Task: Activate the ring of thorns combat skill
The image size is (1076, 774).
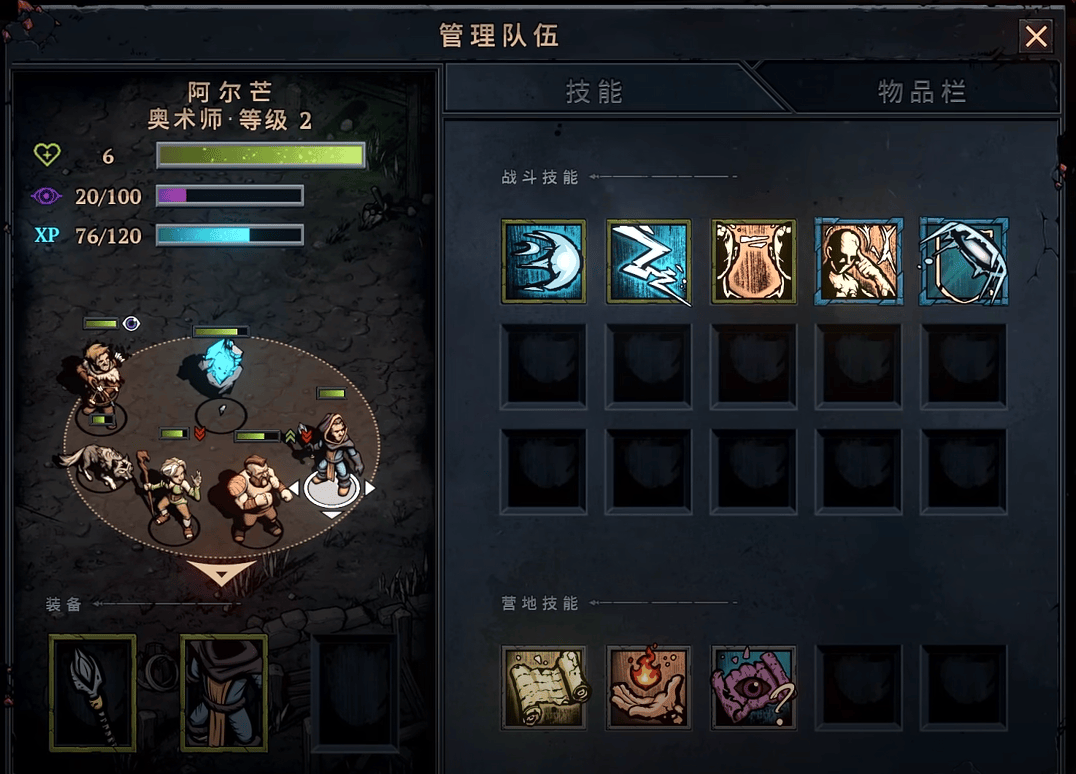Action: pyautogui.click(x=963, y=261)
